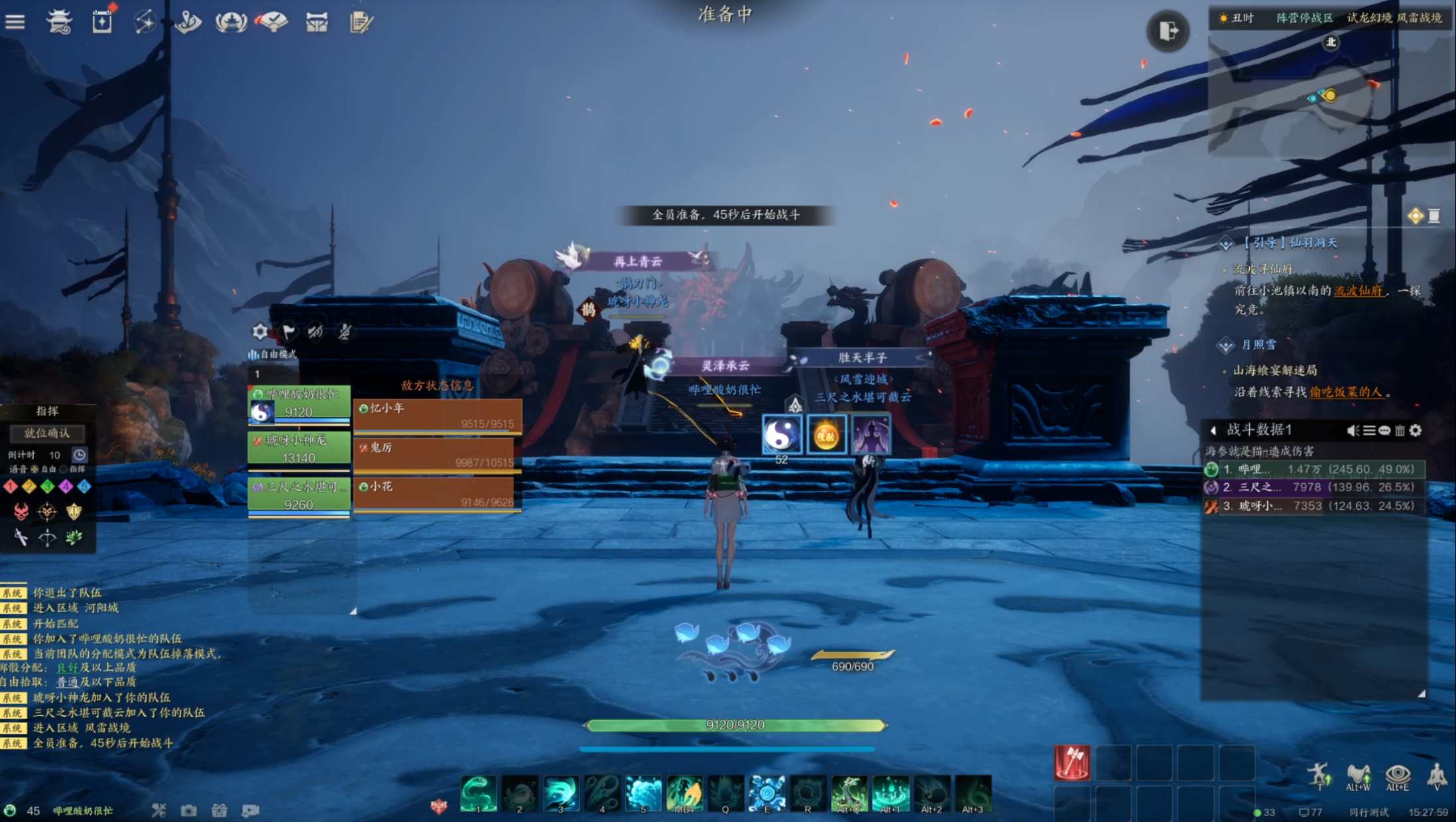Image resolution: width=1456 pixels, height=822 pixels.
Task: Click the exit door button
Action: tap(1168, 30)
